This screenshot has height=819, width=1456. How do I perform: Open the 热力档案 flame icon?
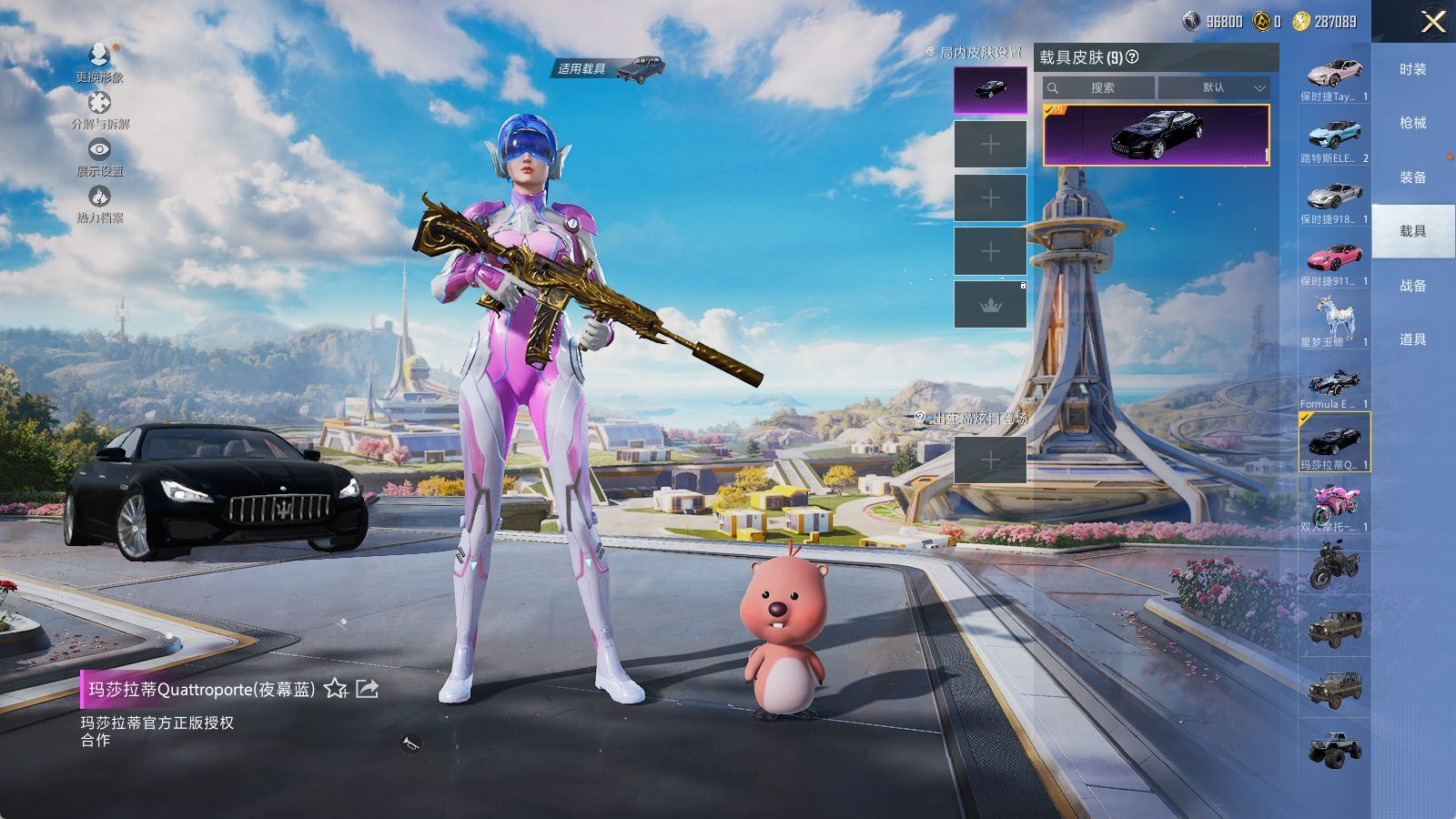coord(100,197)
